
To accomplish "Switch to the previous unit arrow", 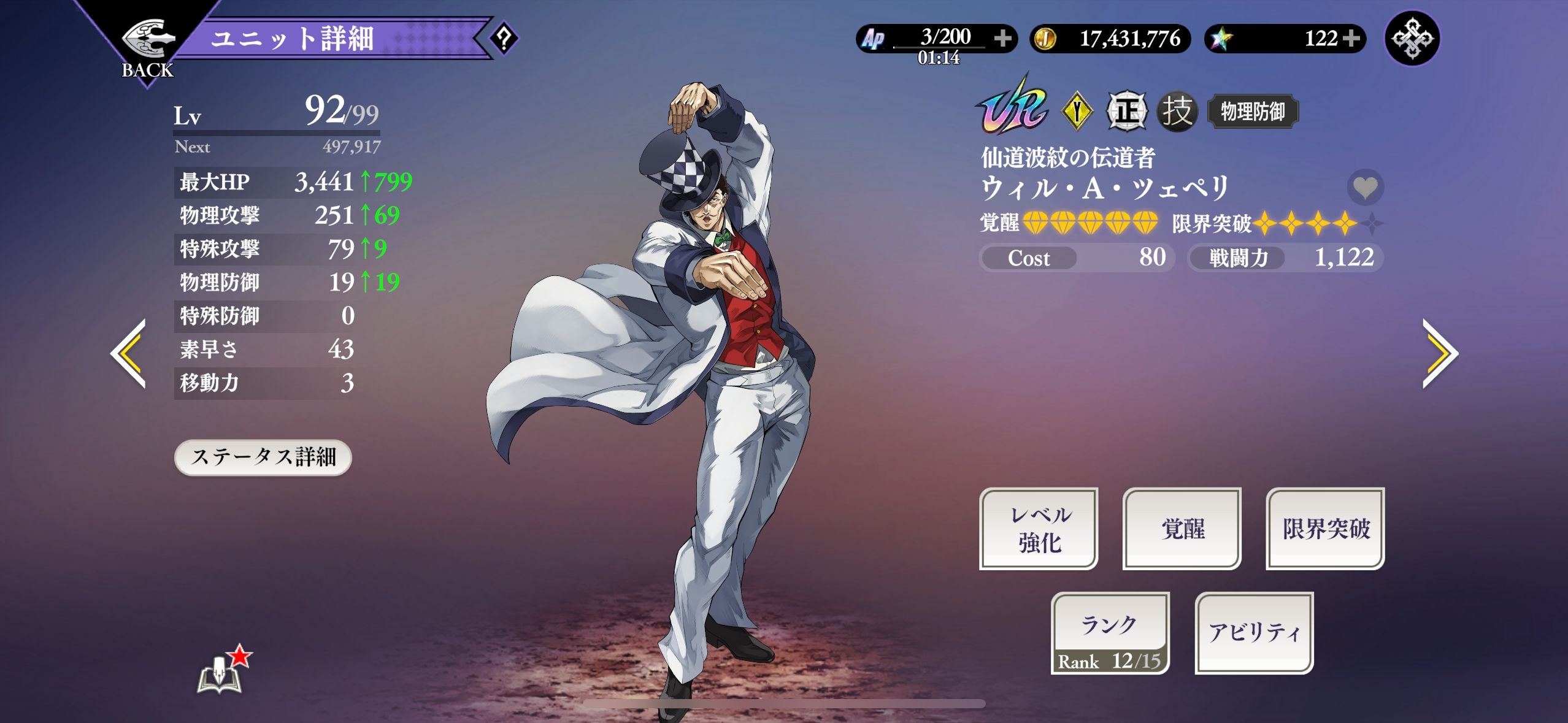I will [130, 353].
